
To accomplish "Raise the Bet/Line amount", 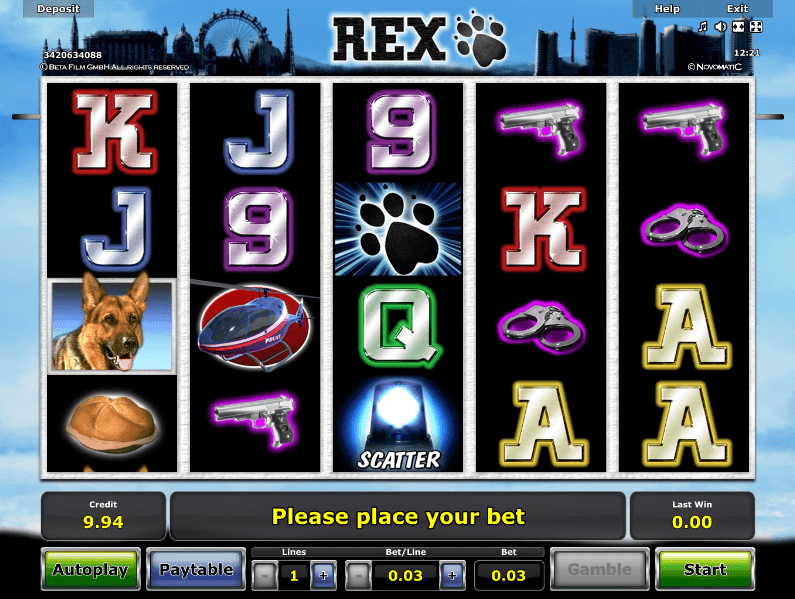I will (451, 575).
